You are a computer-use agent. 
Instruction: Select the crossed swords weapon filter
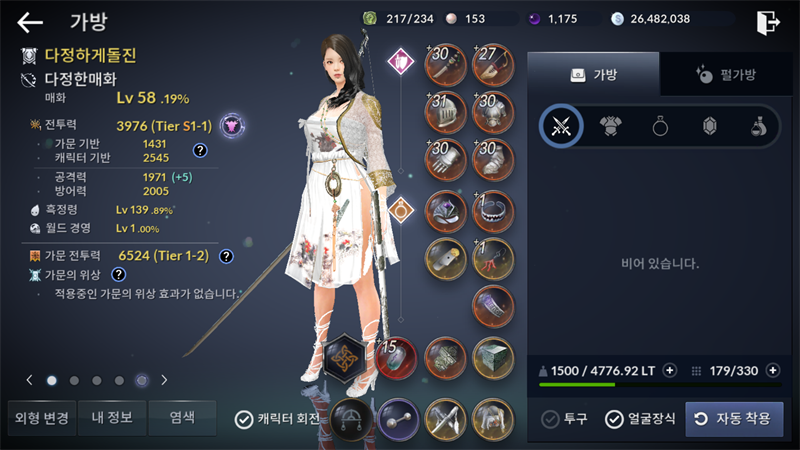562,126
